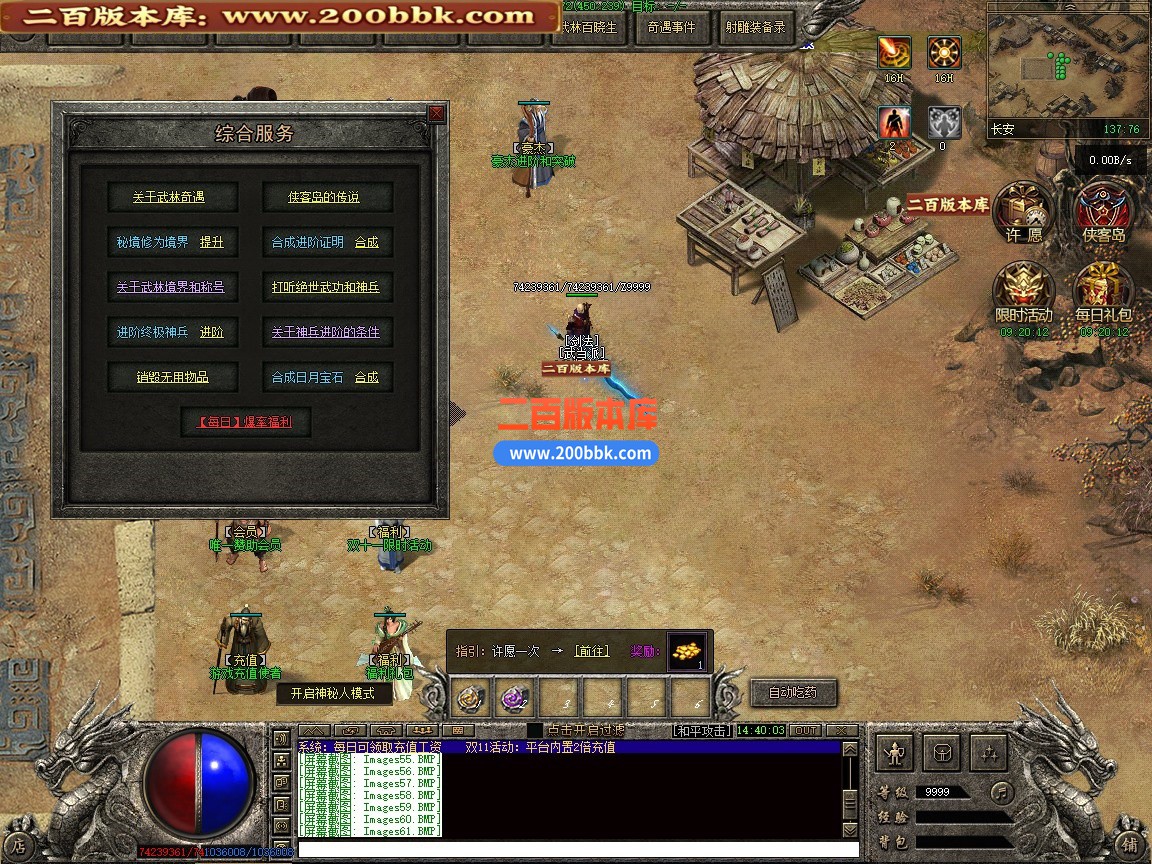Toggle the 自动吃药 auto-potion button
Image resolution: width=1152 pixels, height=864 pixels.
tap(793, 692)
